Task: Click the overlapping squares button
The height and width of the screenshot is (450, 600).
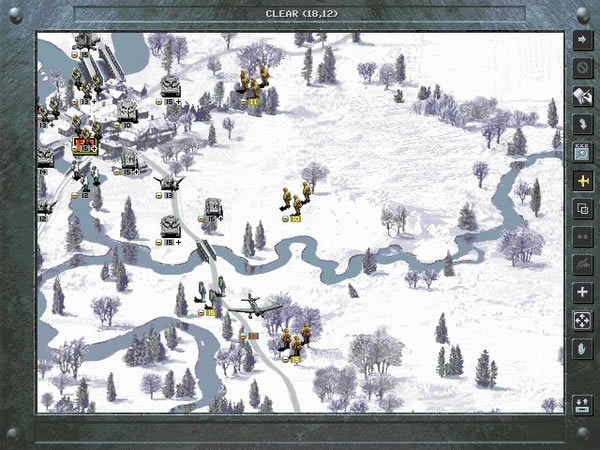Action: (582, 209)
